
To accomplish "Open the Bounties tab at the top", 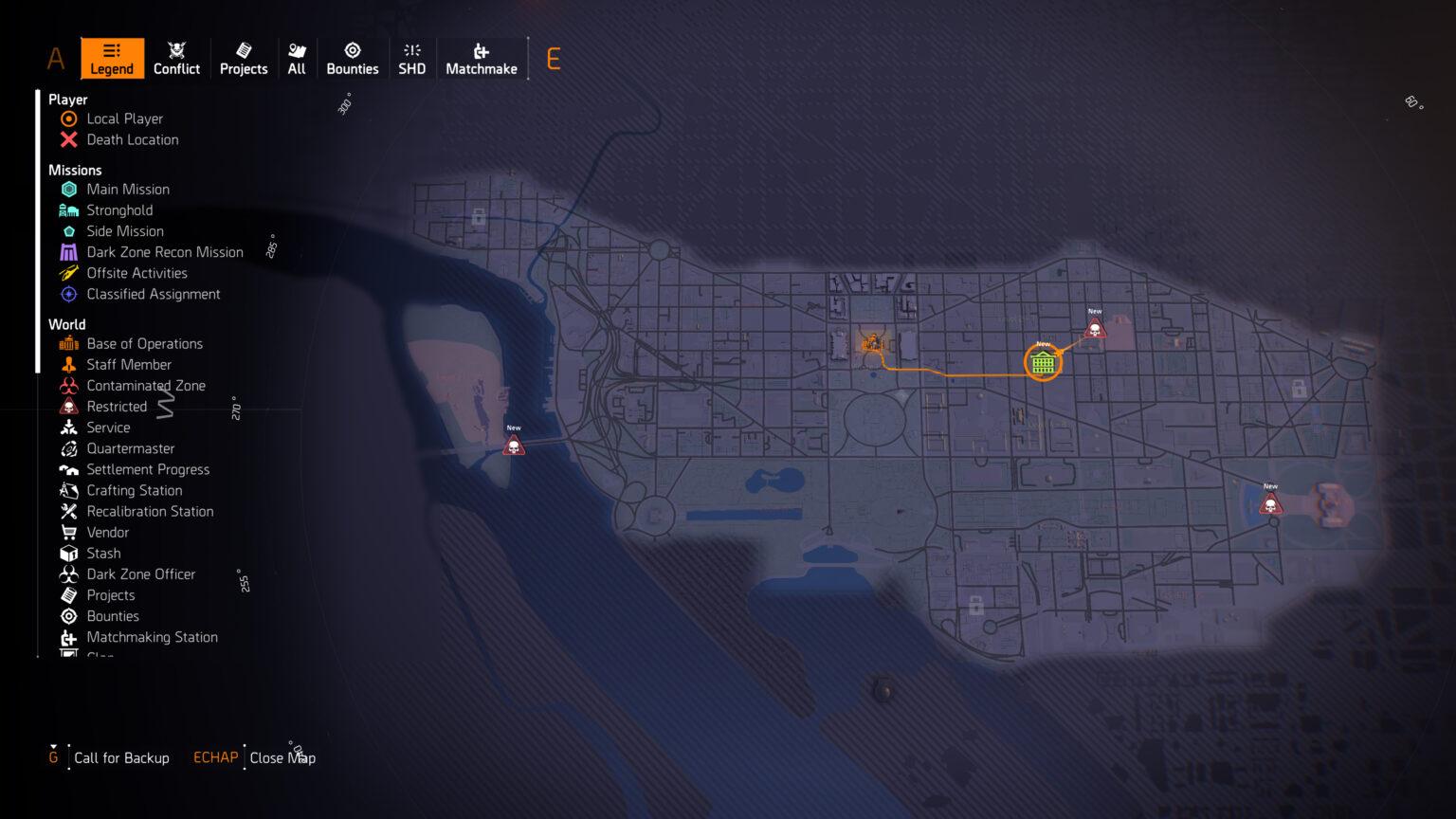I will point(352,59).
